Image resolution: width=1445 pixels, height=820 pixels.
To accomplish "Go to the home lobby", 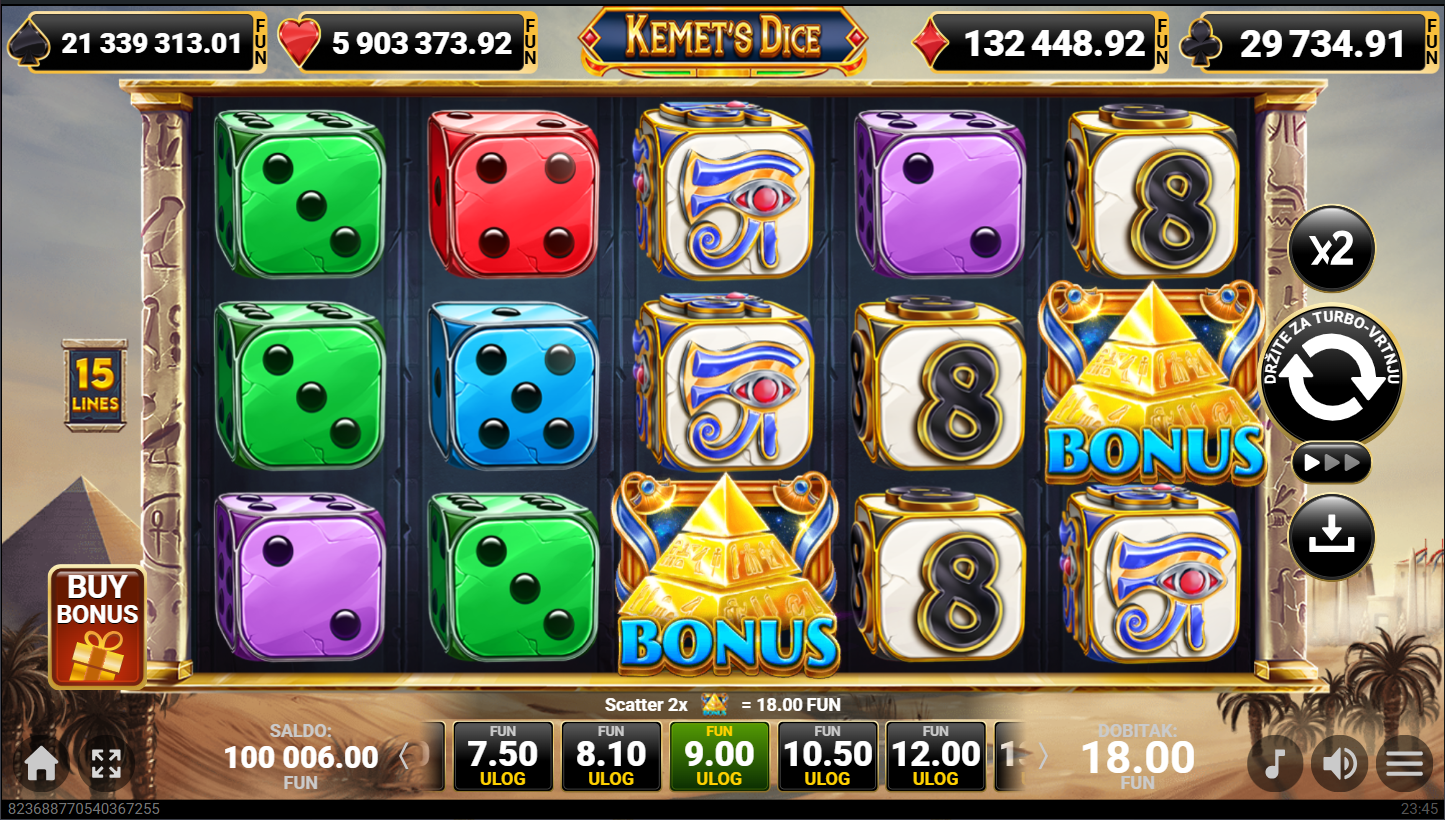I will (41, 764).
